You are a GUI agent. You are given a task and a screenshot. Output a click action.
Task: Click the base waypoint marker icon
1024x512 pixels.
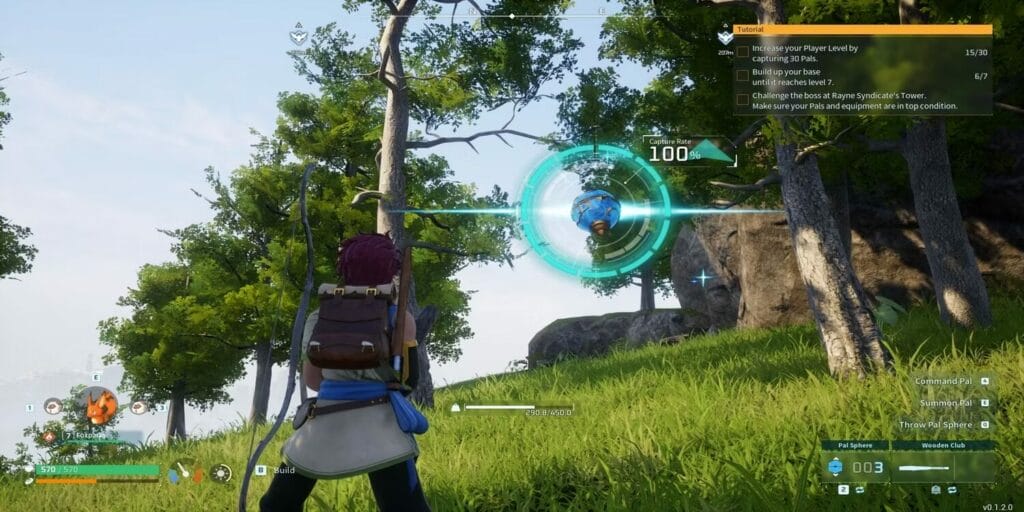[725, 37]
